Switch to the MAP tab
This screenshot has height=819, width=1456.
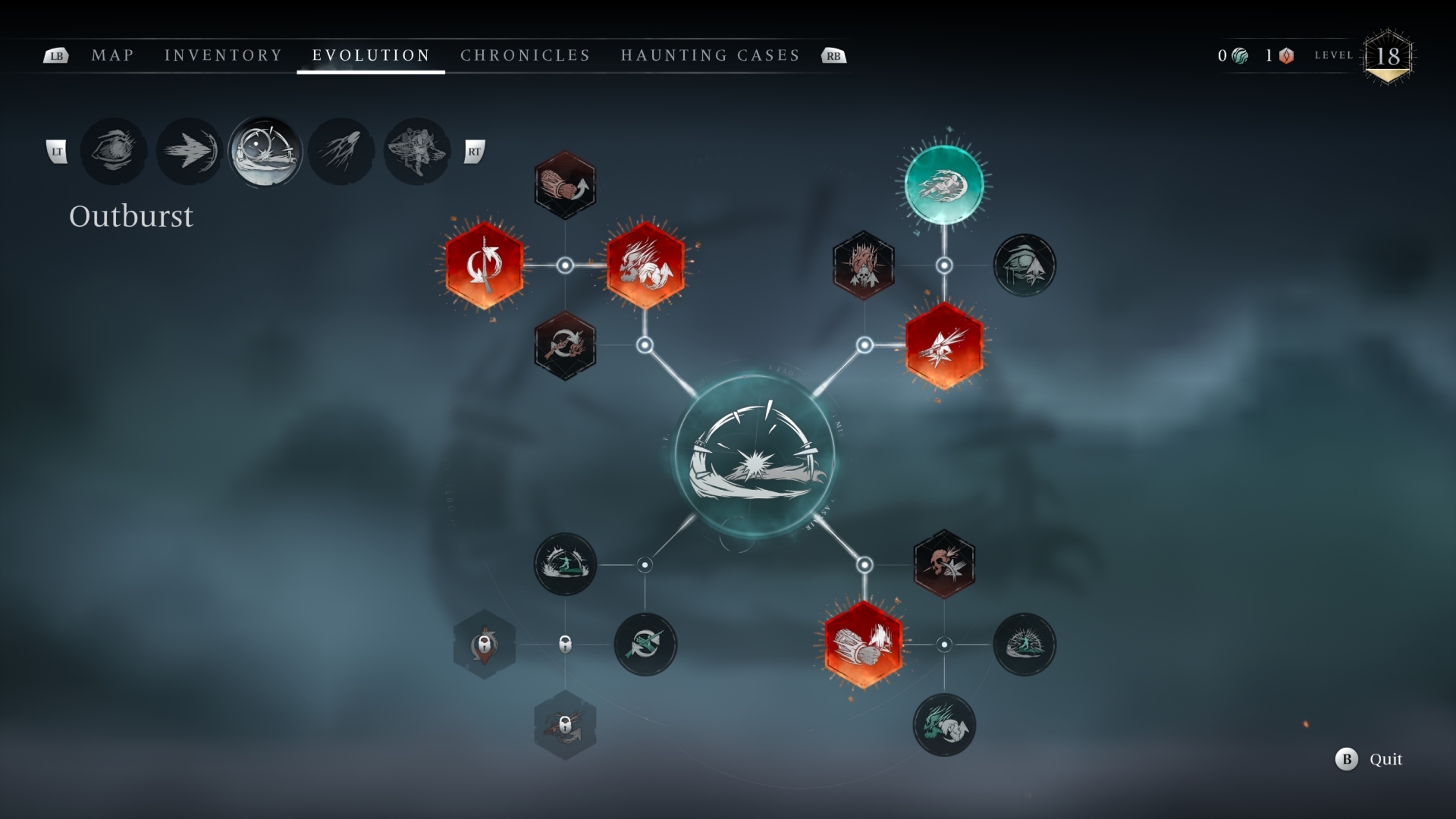pyautogui.click(x=112, y=55)
